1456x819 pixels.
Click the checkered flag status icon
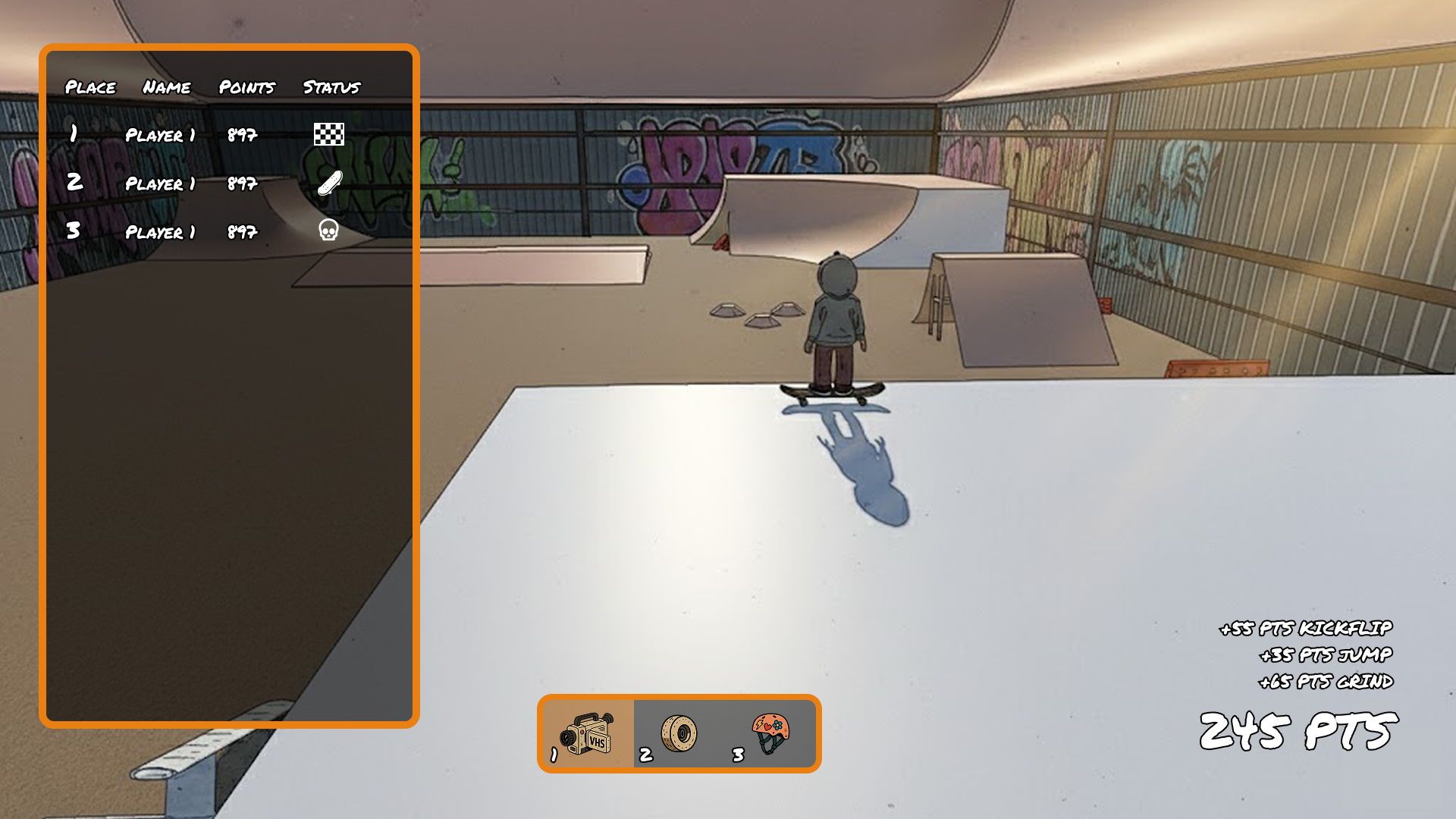329,134
